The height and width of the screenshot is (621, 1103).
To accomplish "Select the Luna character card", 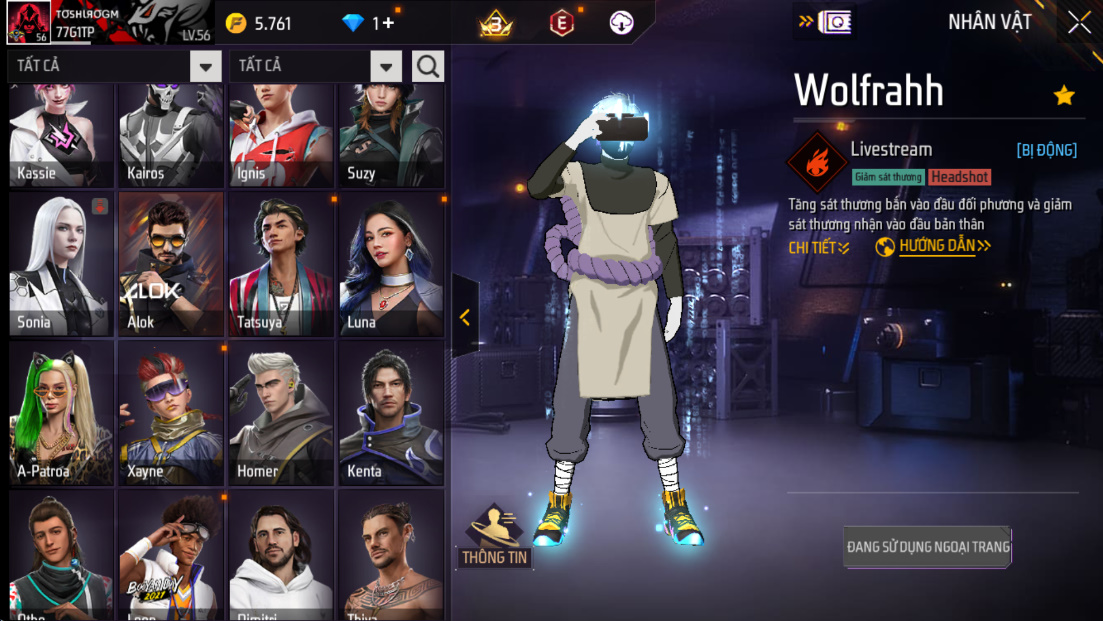I will point(391,264).
